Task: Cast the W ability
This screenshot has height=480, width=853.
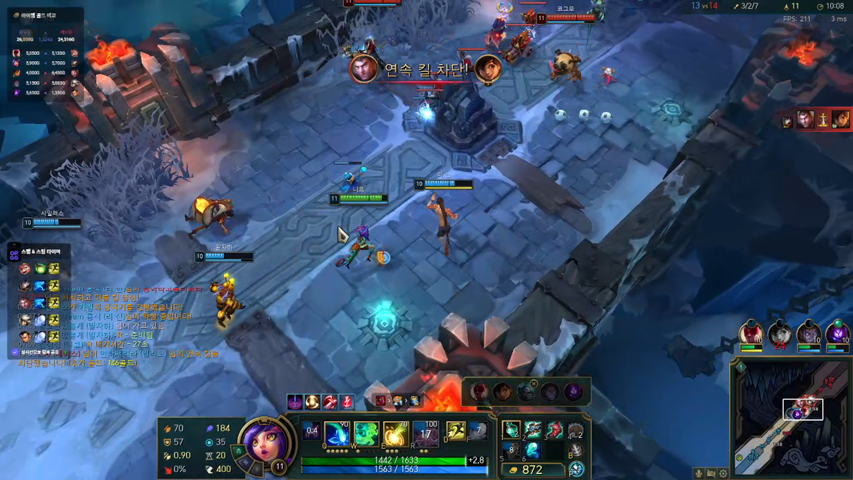Action: 367,434
